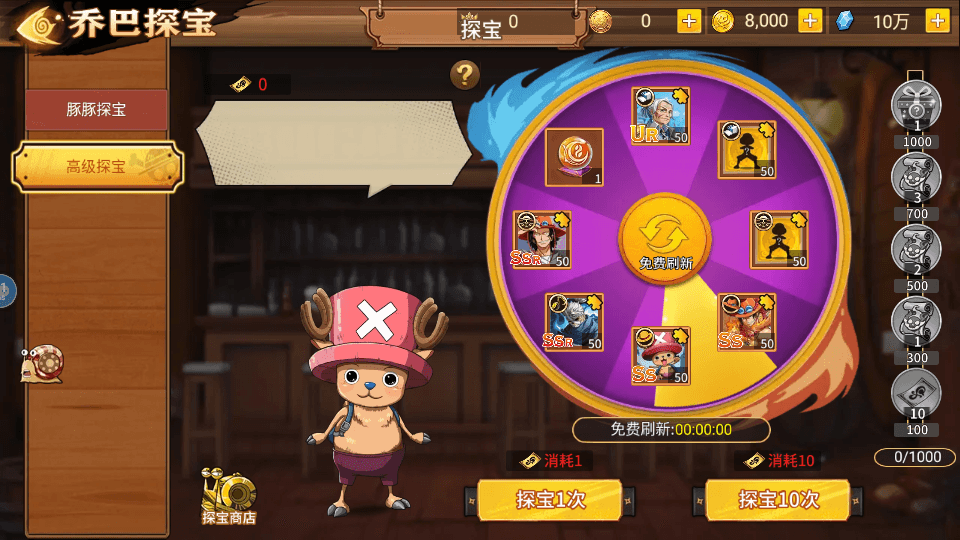960x540 pixels.
Task: Select the 高级探宝 tab
Action: (x=97, y=167)
